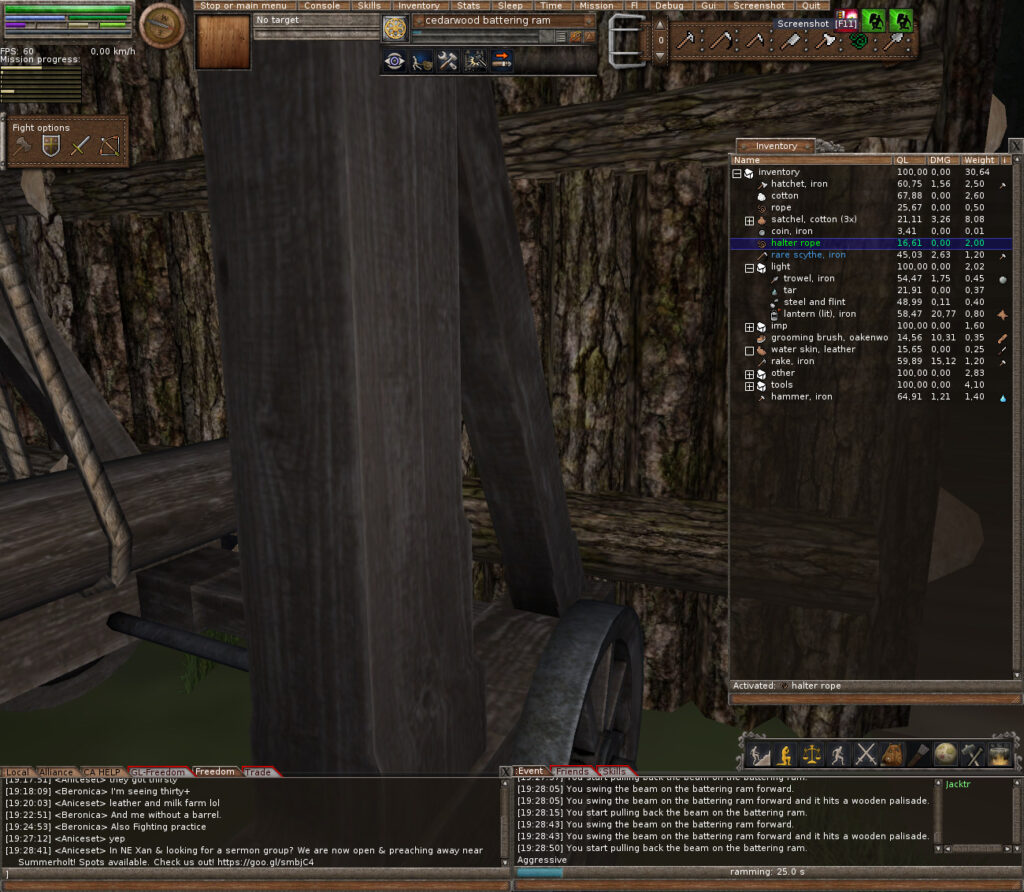
Task: Open the Friends tab
Action: pyautogui.click(x=572, y=772)
